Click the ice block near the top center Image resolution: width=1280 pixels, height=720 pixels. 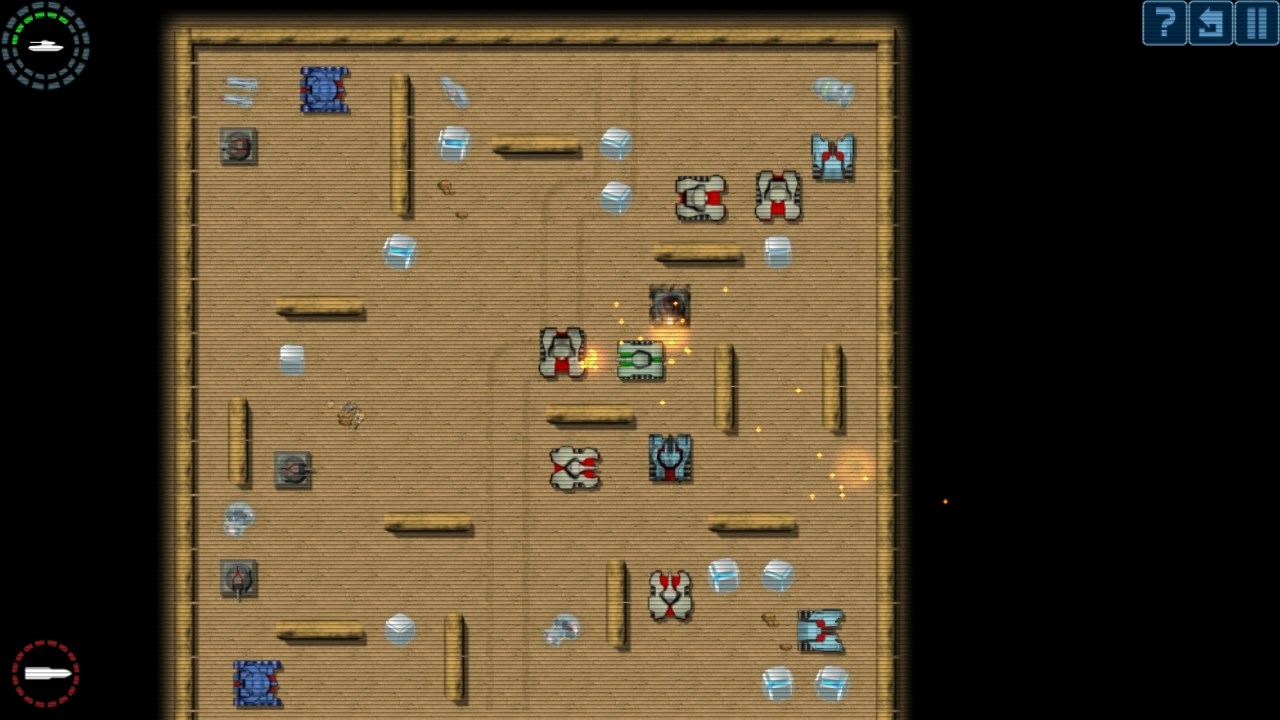(616, 142)
